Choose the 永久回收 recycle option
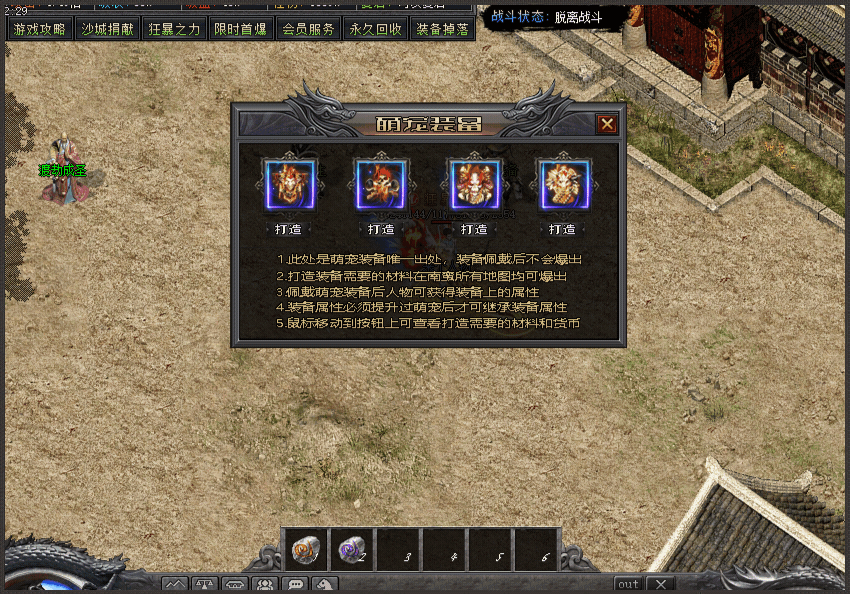The image size is (850, 594). click(x=375, y=29)
